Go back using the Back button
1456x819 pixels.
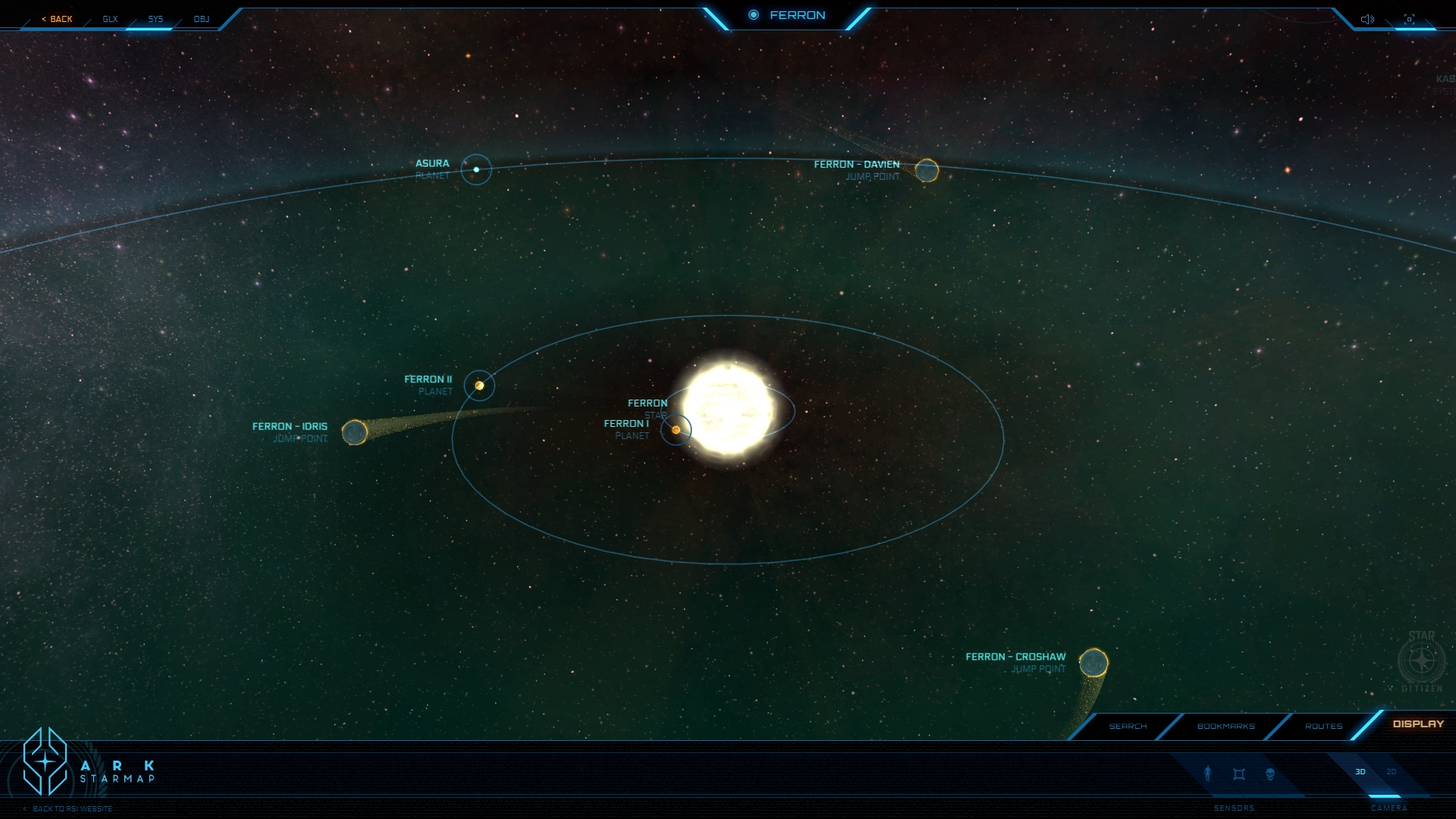point(58,19)
